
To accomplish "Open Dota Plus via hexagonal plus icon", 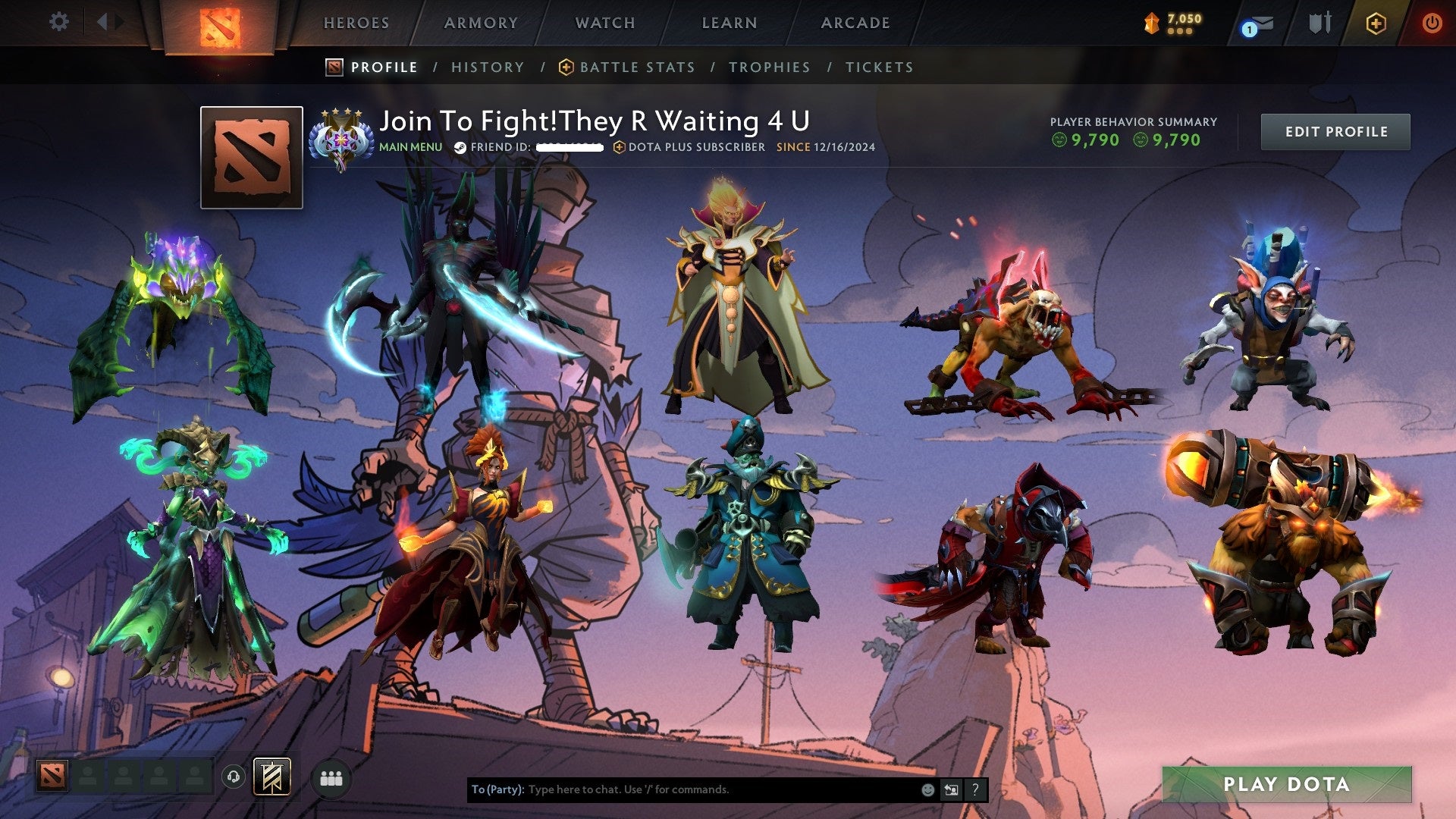I will 1376,23.
